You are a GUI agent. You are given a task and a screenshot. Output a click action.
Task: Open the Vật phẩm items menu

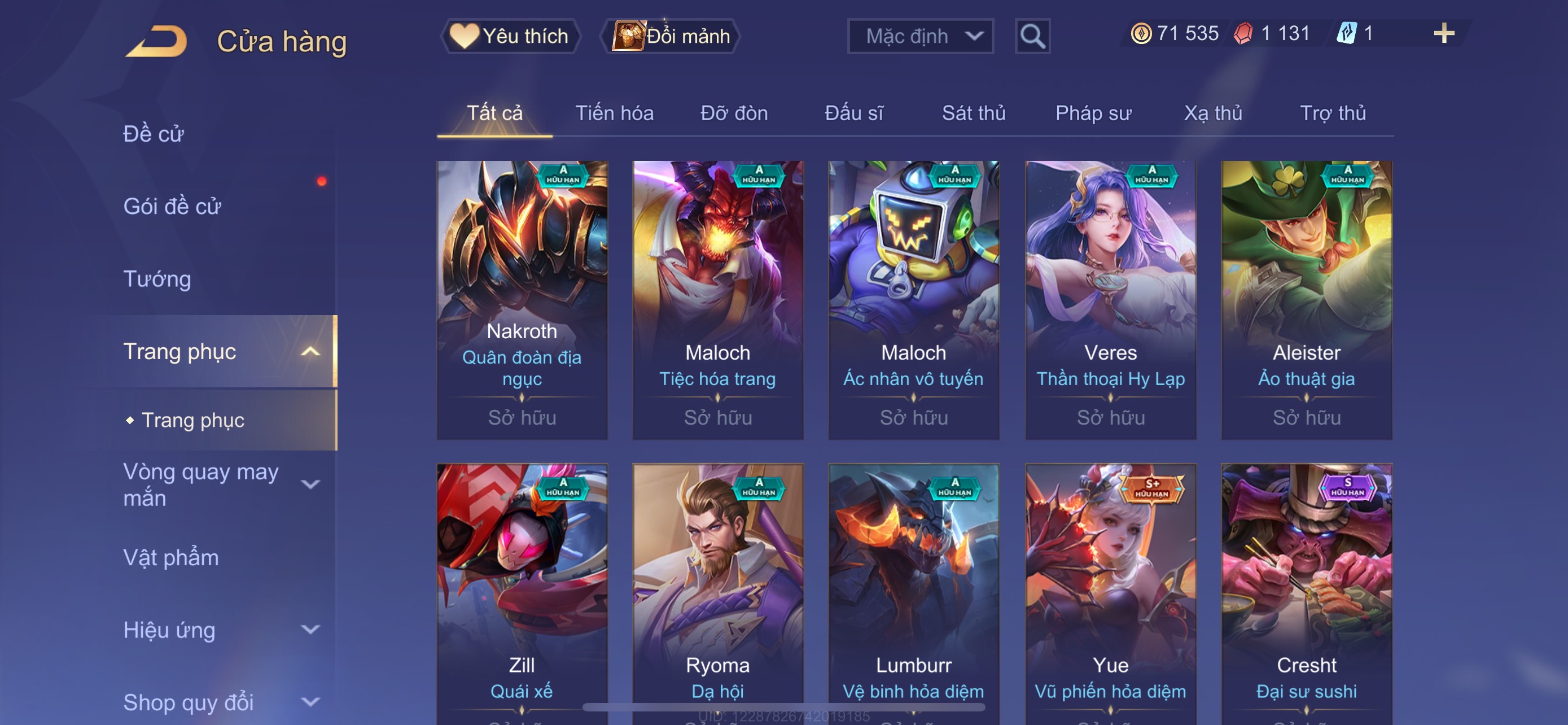171,558
